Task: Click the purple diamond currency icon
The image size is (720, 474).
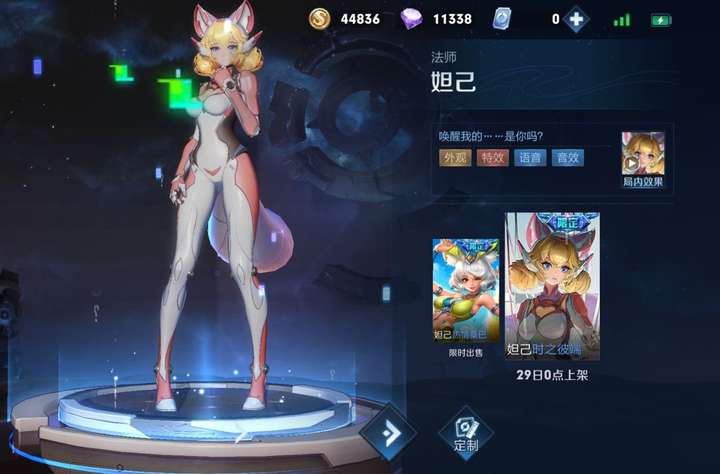Action: coord(411,19)
